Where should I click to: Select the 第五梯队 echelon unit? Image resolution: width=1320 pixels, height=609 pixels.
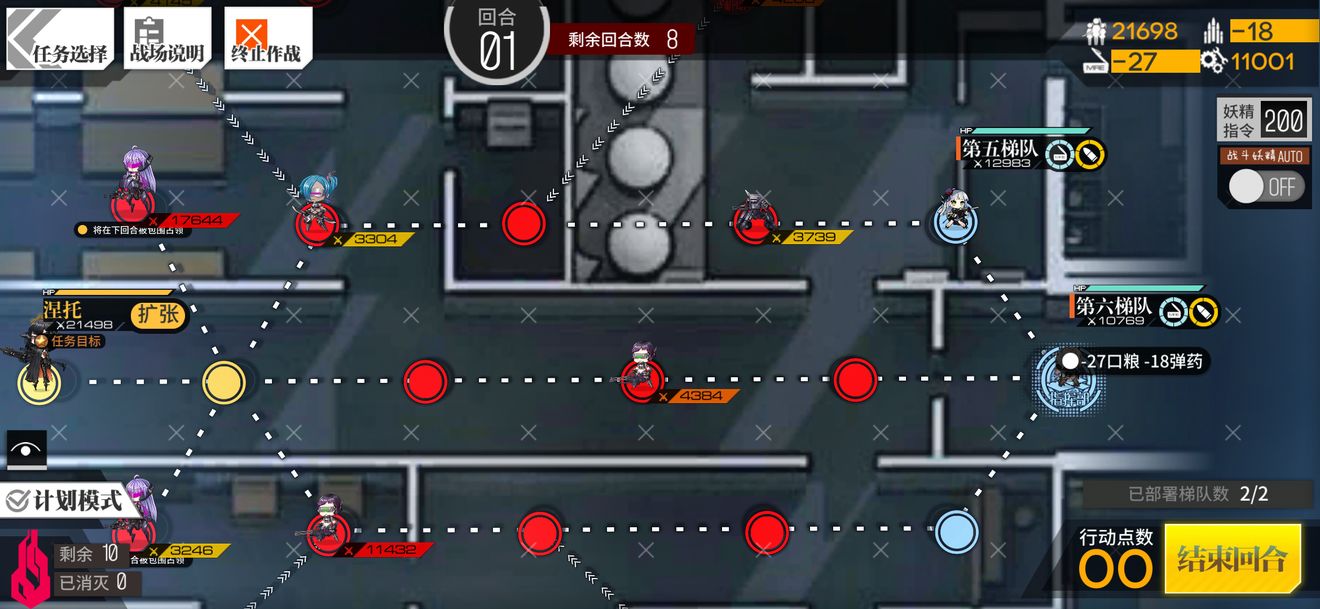click(956, 220)
